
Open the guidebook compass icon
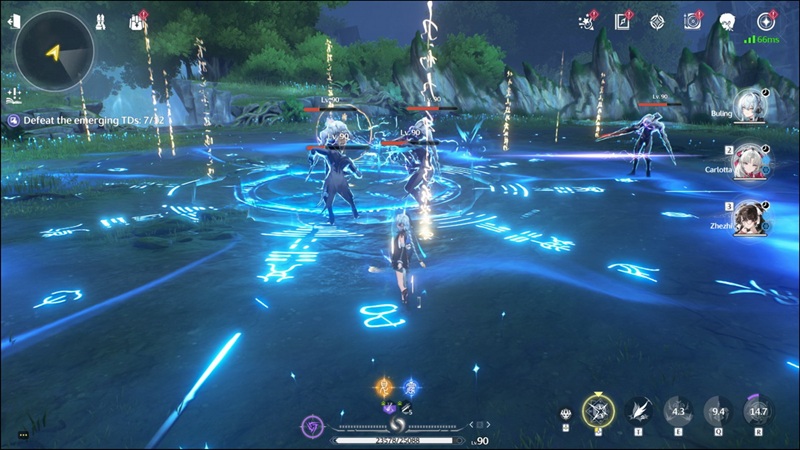tap(622, 21)
